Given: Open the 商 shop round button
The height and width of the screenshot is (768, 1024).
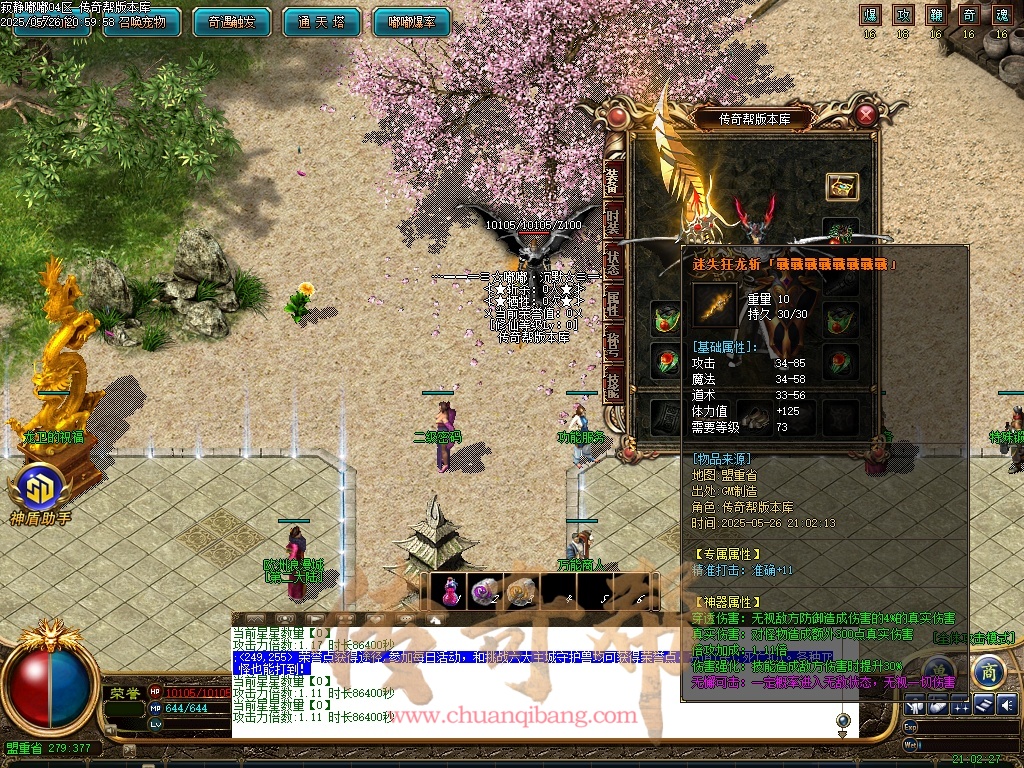Looking at the screenshot, I should point(987,670).
